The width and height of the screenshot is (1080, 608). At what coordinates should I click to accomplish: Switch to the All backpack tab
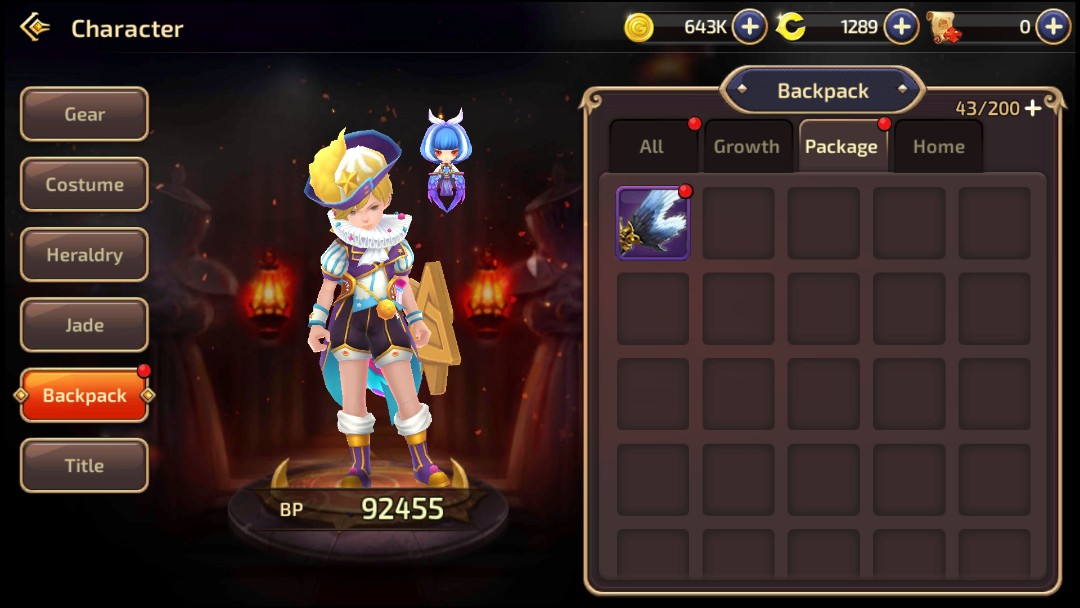click(652, 147)
